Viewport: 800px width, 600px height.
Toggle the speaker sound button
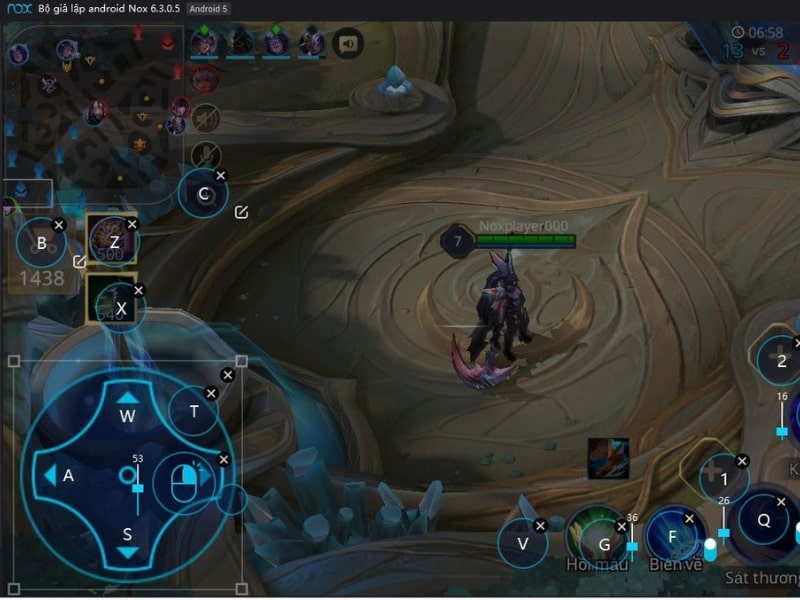[348, 44]
